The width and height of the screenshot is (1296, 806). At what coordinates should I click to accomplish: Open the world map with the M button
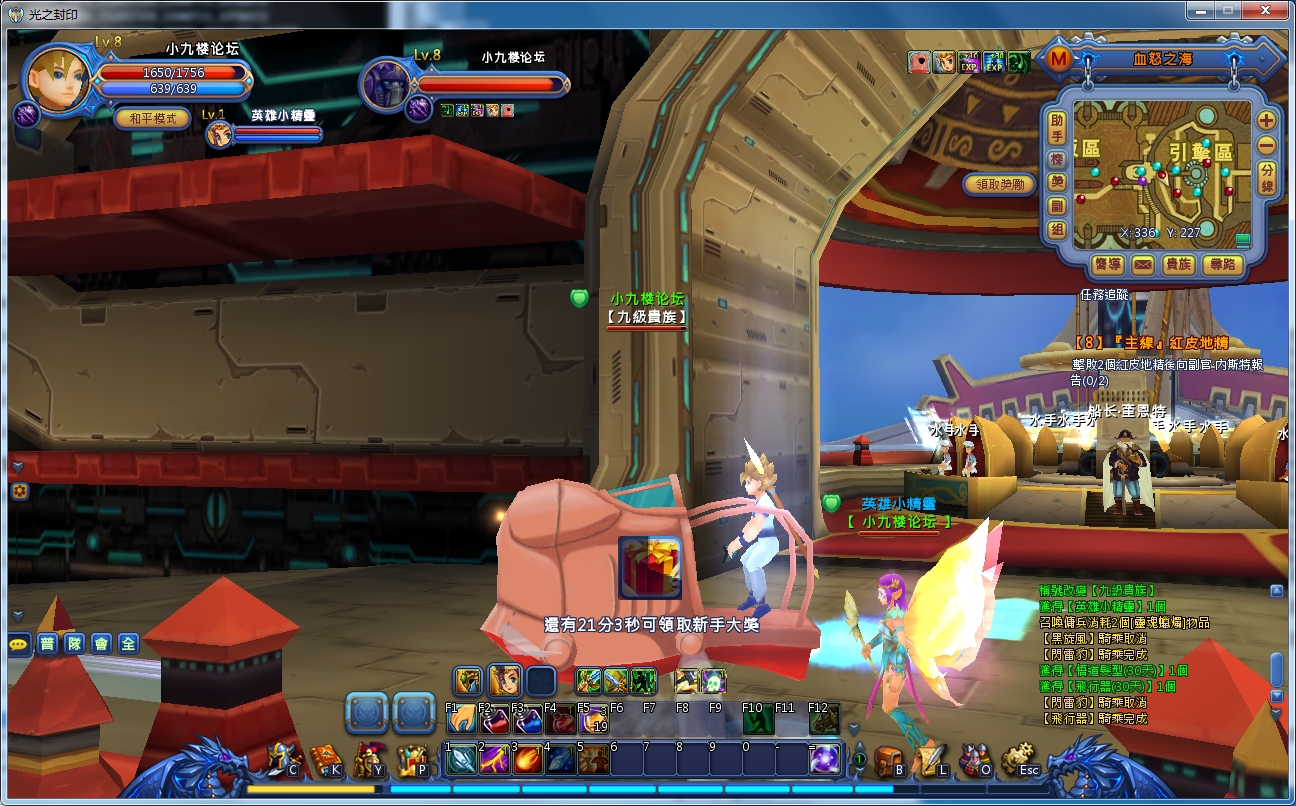(x=1059, y=59)
